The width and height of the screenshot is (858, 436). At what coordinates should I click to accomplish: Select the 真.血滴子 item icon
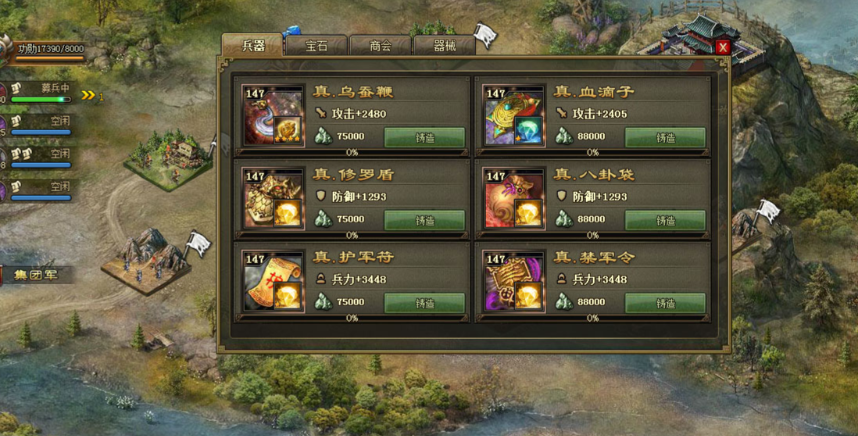(x=514, y=116)
